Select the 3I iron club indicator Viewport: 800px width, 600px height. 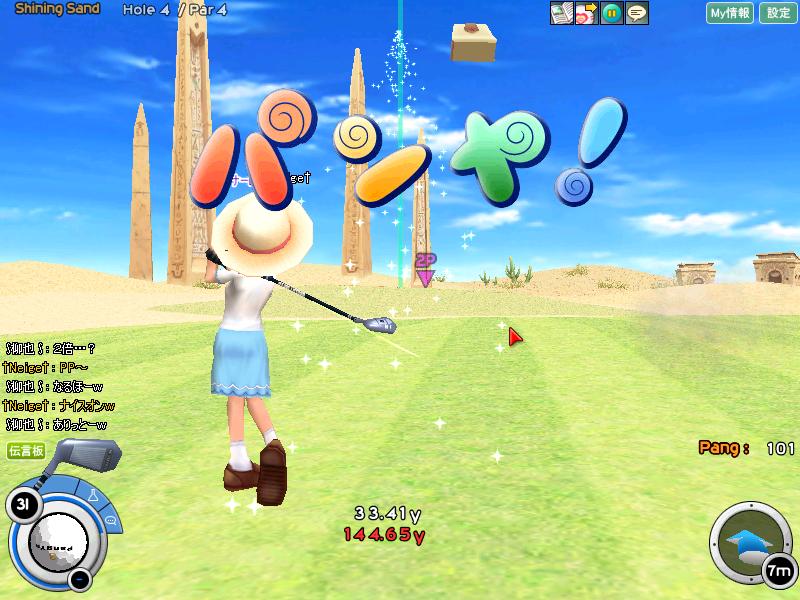[22, 505]
